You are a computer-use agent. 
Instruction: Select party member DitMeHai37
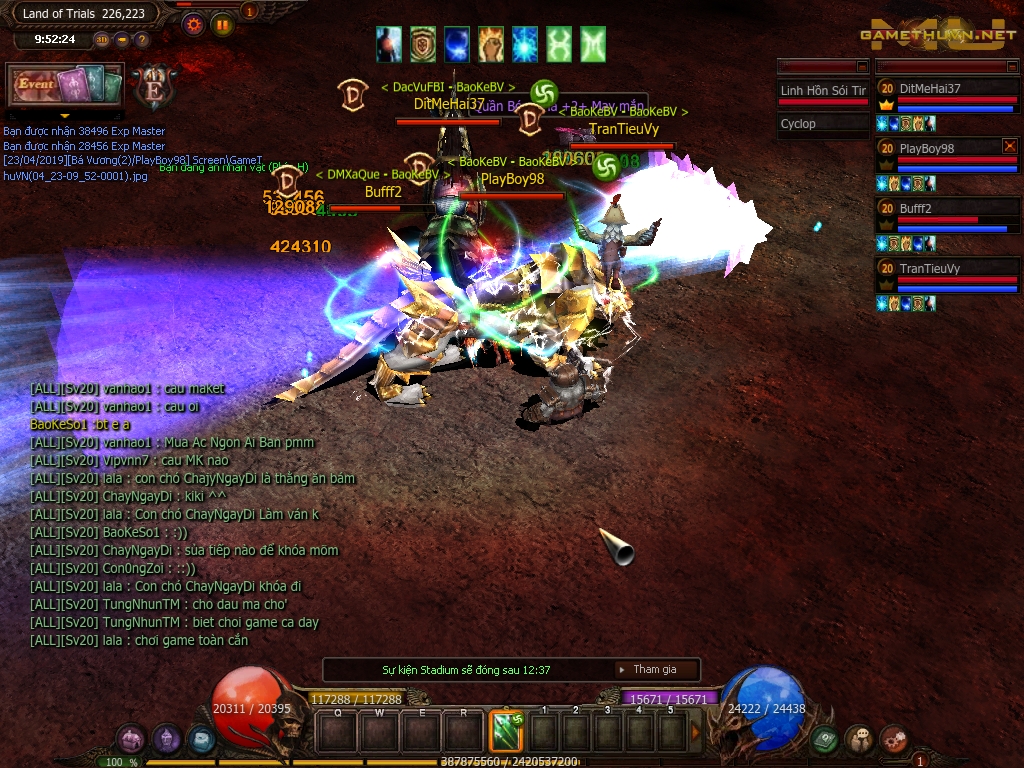[945, 88]
